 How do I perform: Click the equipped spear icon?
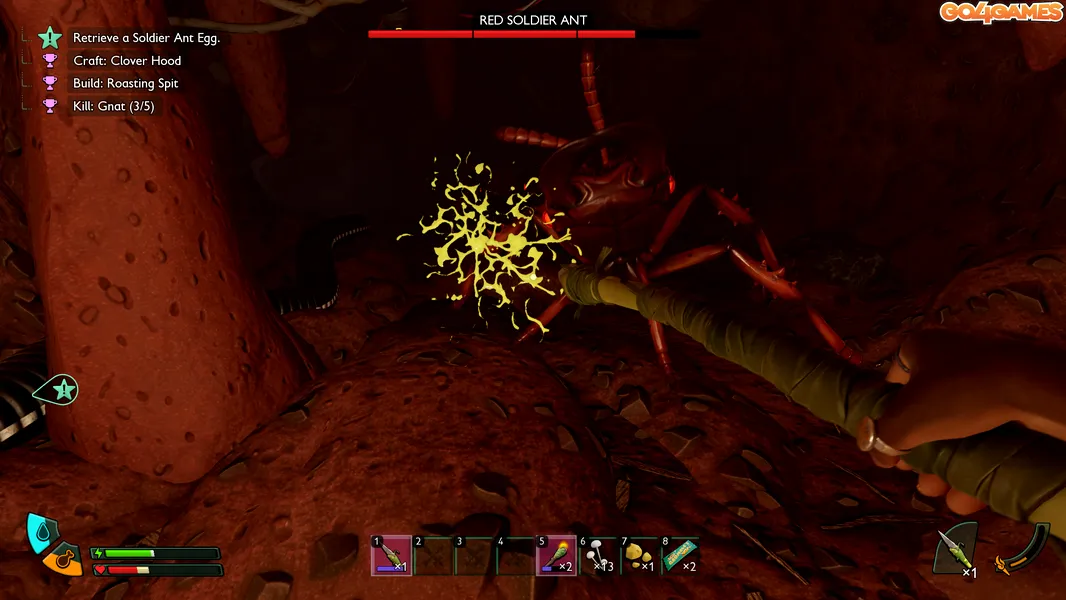pyautogui.click(x=953, y=550)
